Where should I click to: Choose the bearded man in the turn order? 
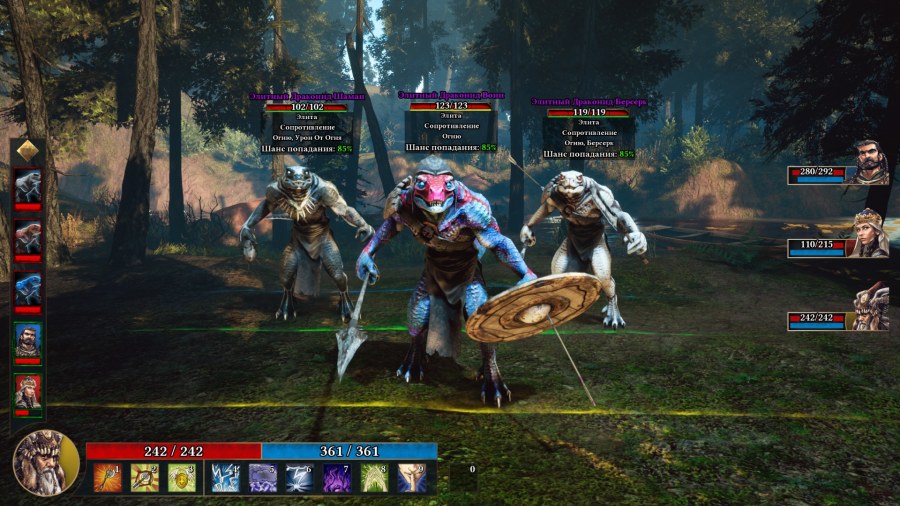[x=28, y=340]
